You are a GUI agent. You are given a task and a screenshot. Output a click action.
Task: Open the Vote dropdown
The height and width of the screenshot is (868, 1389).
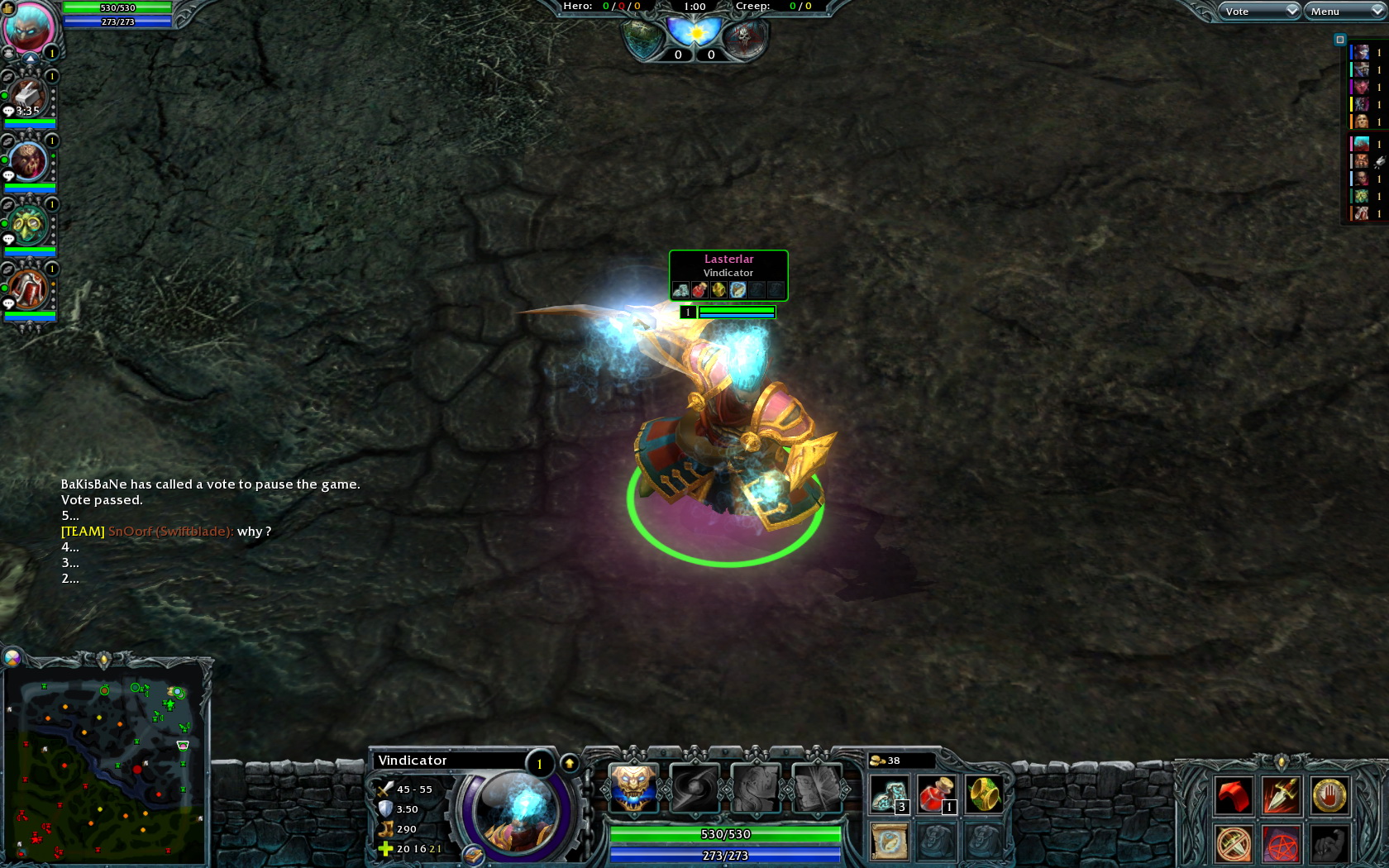pyautogui.click(x=1258, y=11)
